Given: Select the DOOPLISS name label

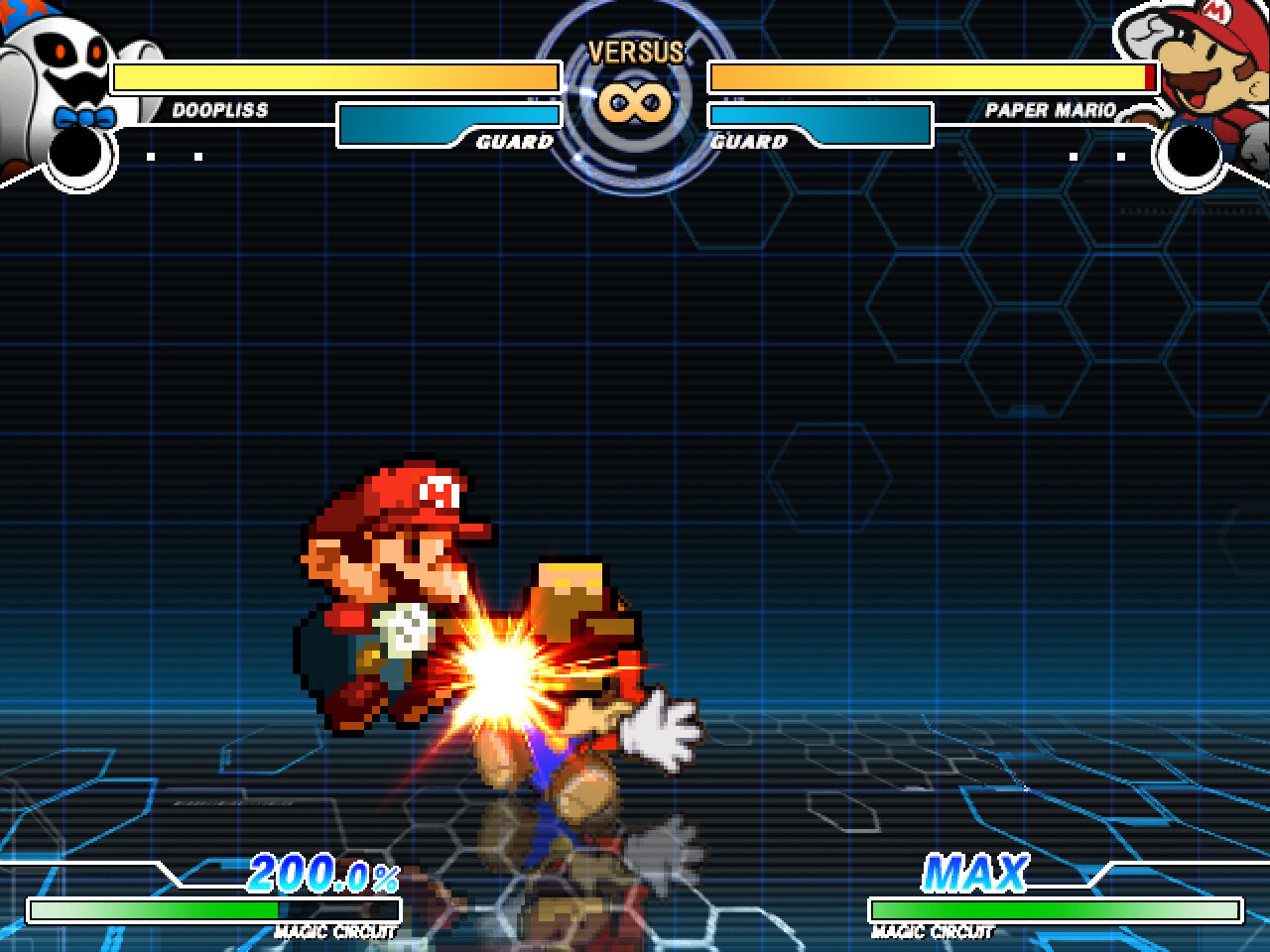Looking at the screenshot, I should [x=219, y=108].
